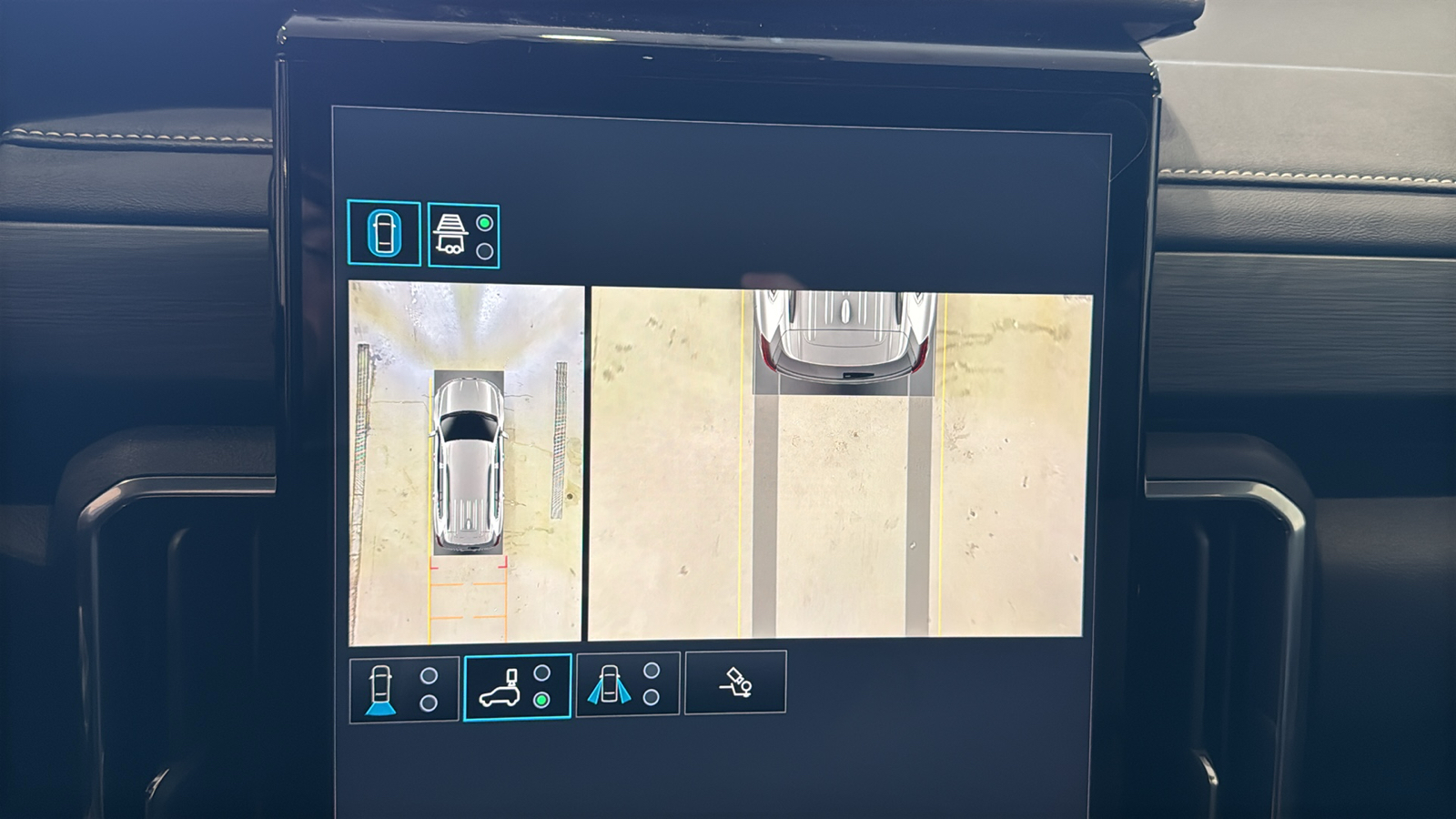The image size is (1456, 819).
Task: Switch to the front-view camera tab
Action: (396, 687)
